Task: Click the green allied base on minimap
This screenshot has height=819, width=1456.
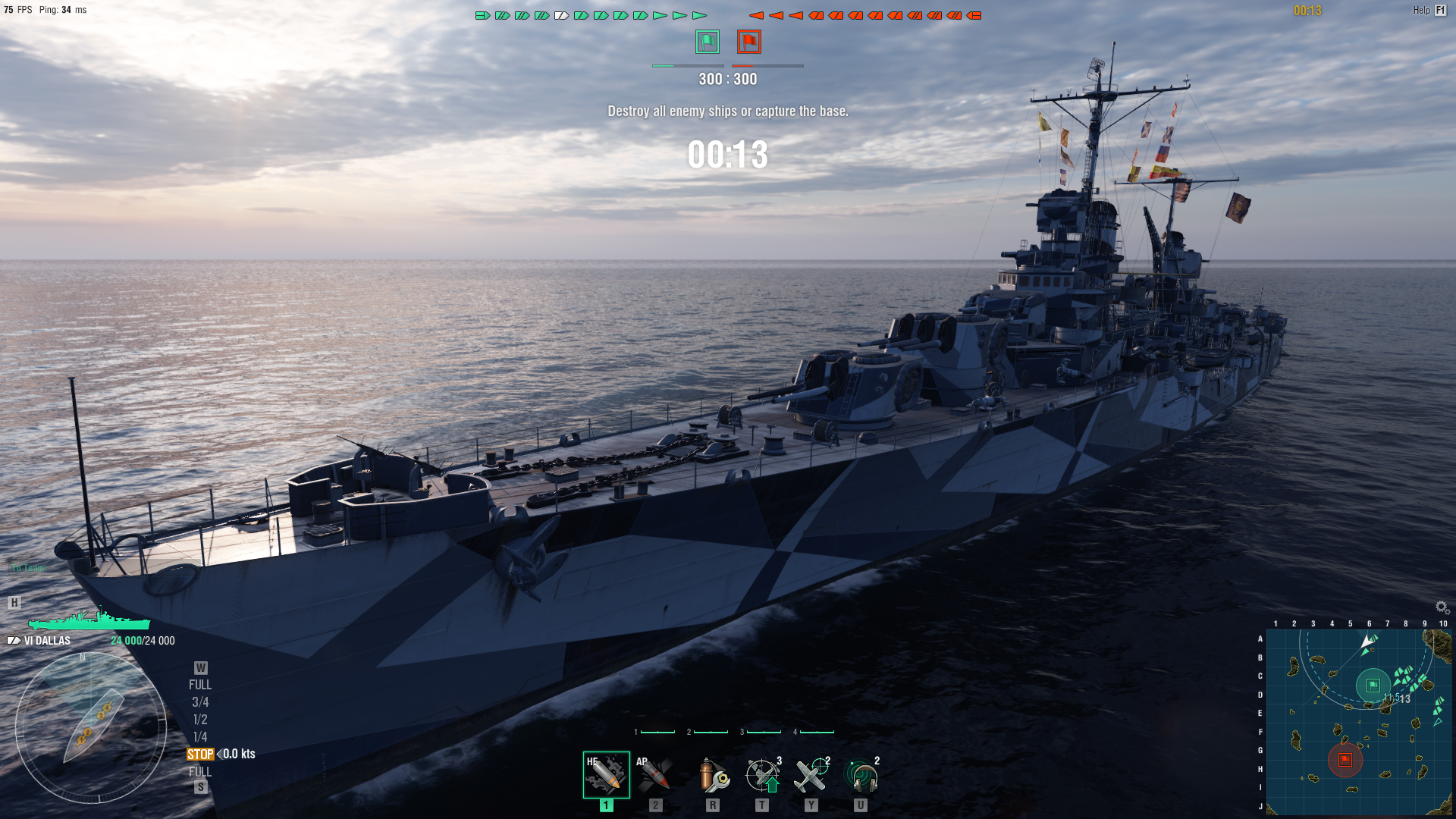Action: tap(1373, 686)
